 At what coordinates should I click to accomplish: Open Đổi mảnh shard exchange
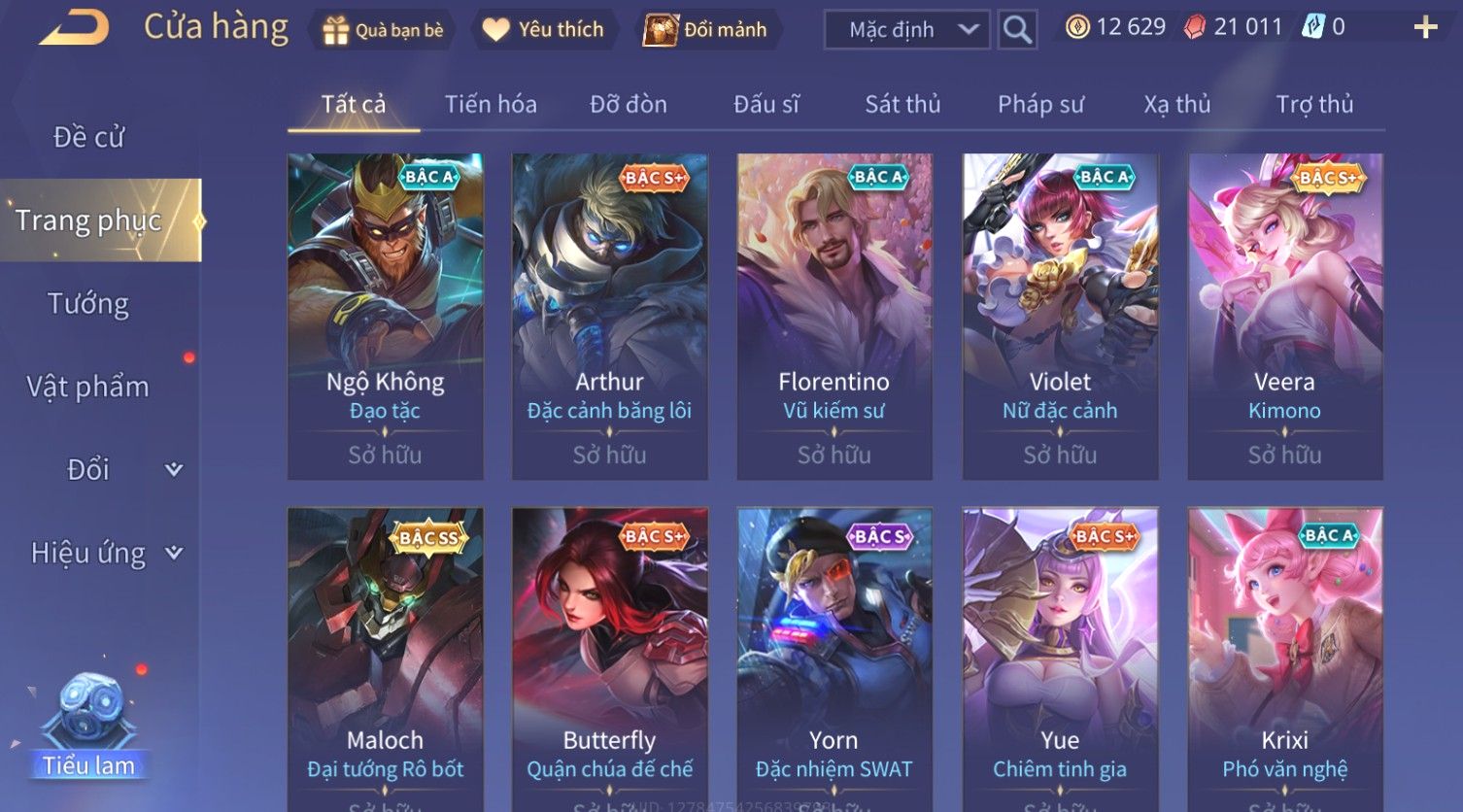(x=706, y=30)
